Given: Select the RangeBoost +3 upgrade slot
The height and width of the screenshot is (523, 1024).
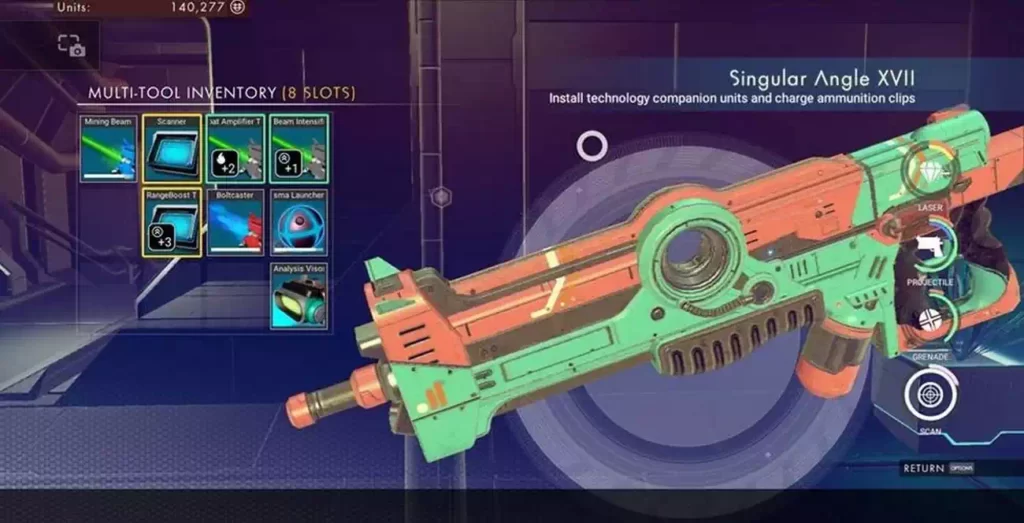Looking at the screenshot, I should click(172, 221).
